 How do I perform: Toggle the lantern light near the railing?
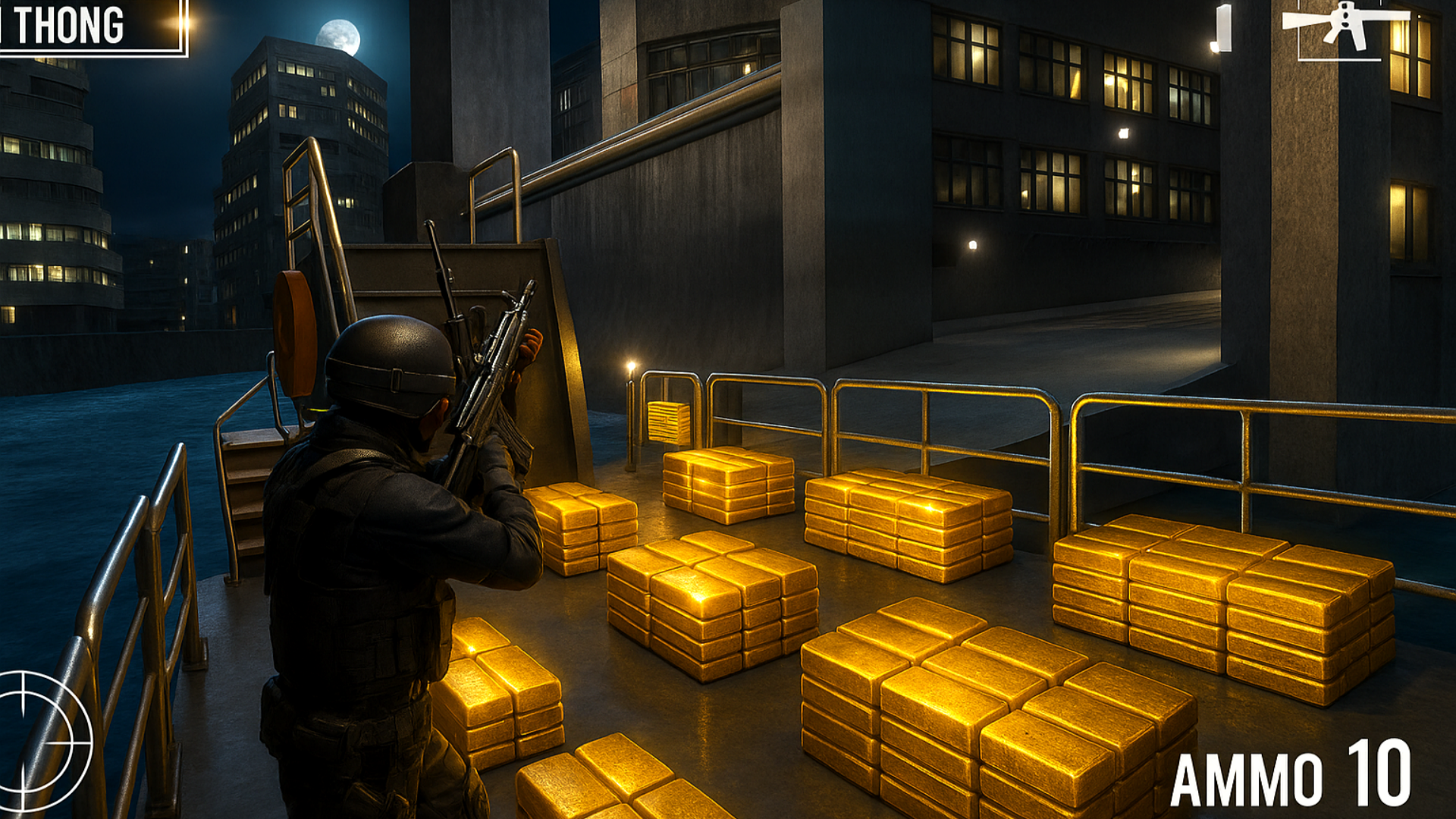coord(631,364)
